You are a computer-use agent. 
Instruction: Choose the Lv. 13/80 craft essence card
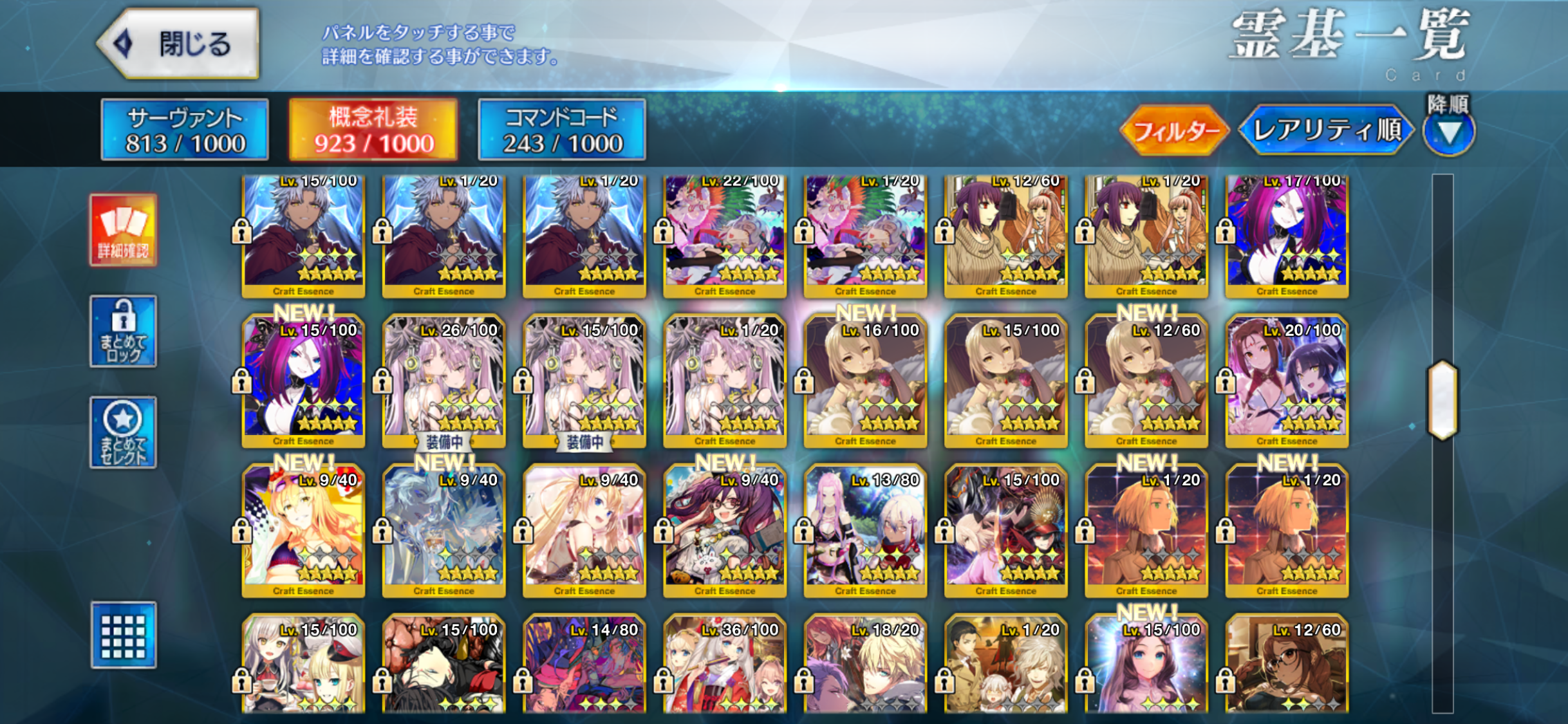point(865,531)
